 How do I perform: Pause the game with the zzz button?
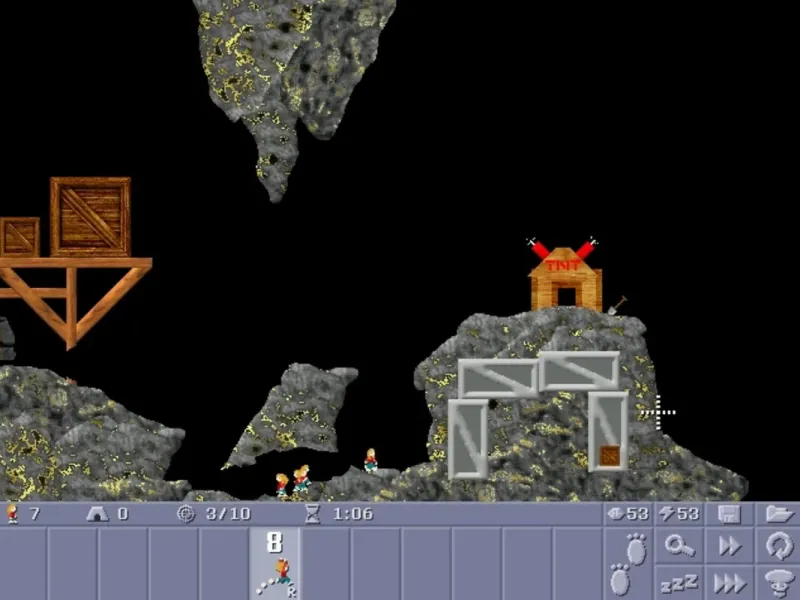[680, 581]
